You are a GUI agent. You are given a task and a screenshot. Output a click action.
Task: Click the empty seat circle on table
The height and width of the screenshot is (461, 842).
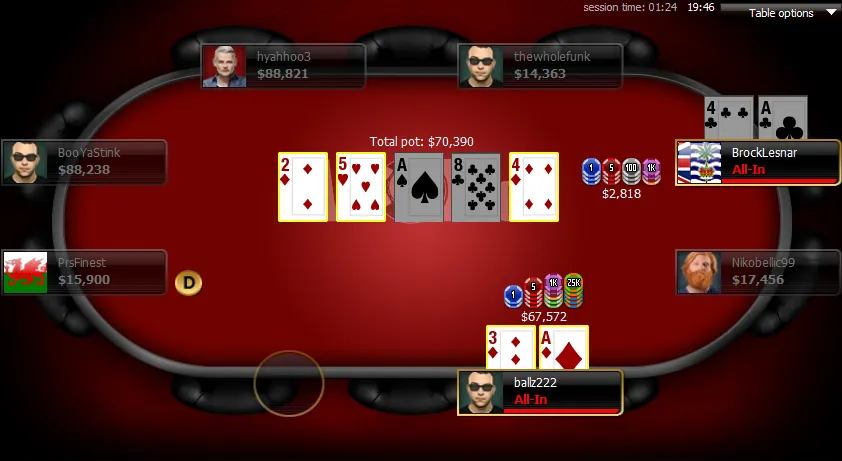(x=289, y=382)
